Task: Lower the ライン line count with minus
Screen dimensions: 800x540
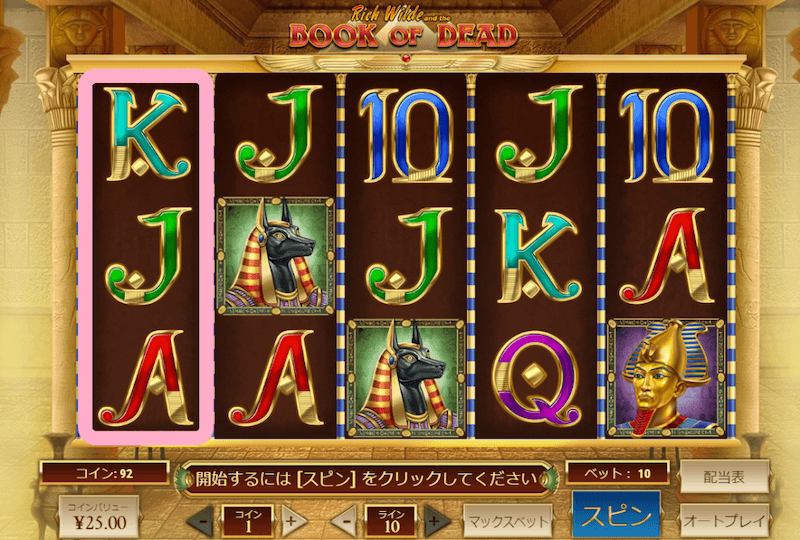Action: click(345, 521)
